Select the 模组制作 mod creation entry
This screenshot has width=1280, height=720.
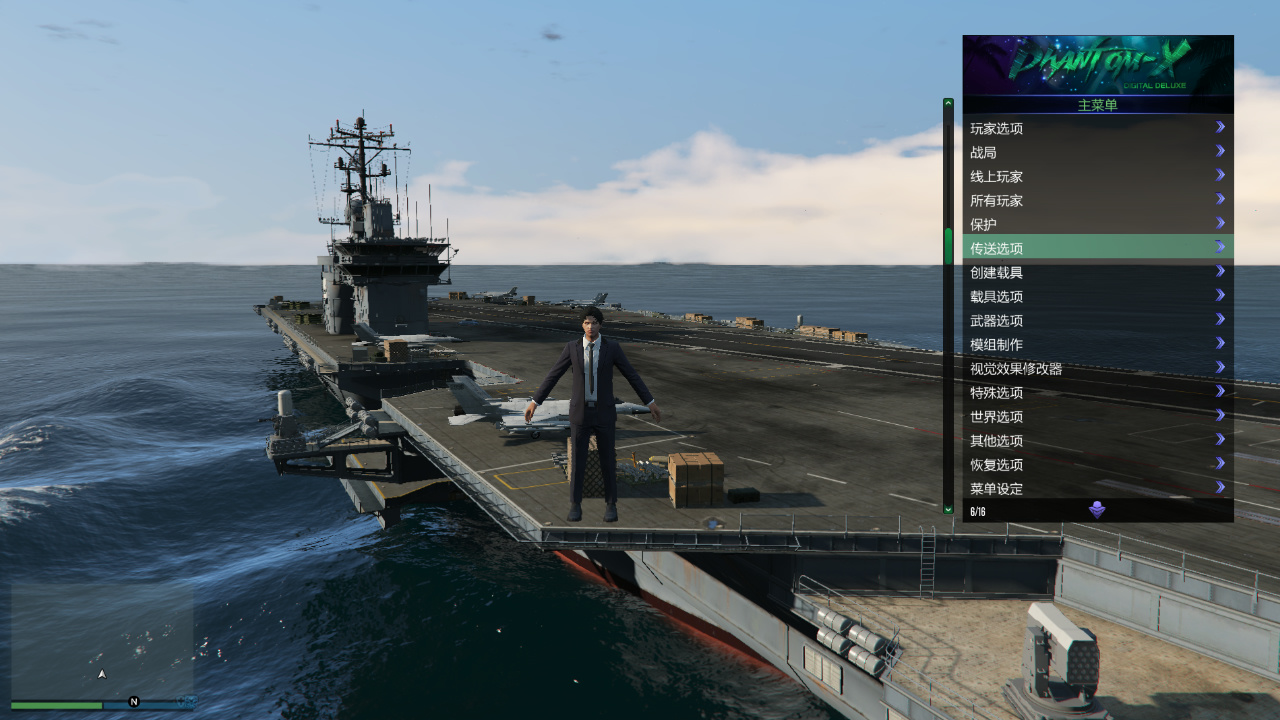tap(1097, 344)
